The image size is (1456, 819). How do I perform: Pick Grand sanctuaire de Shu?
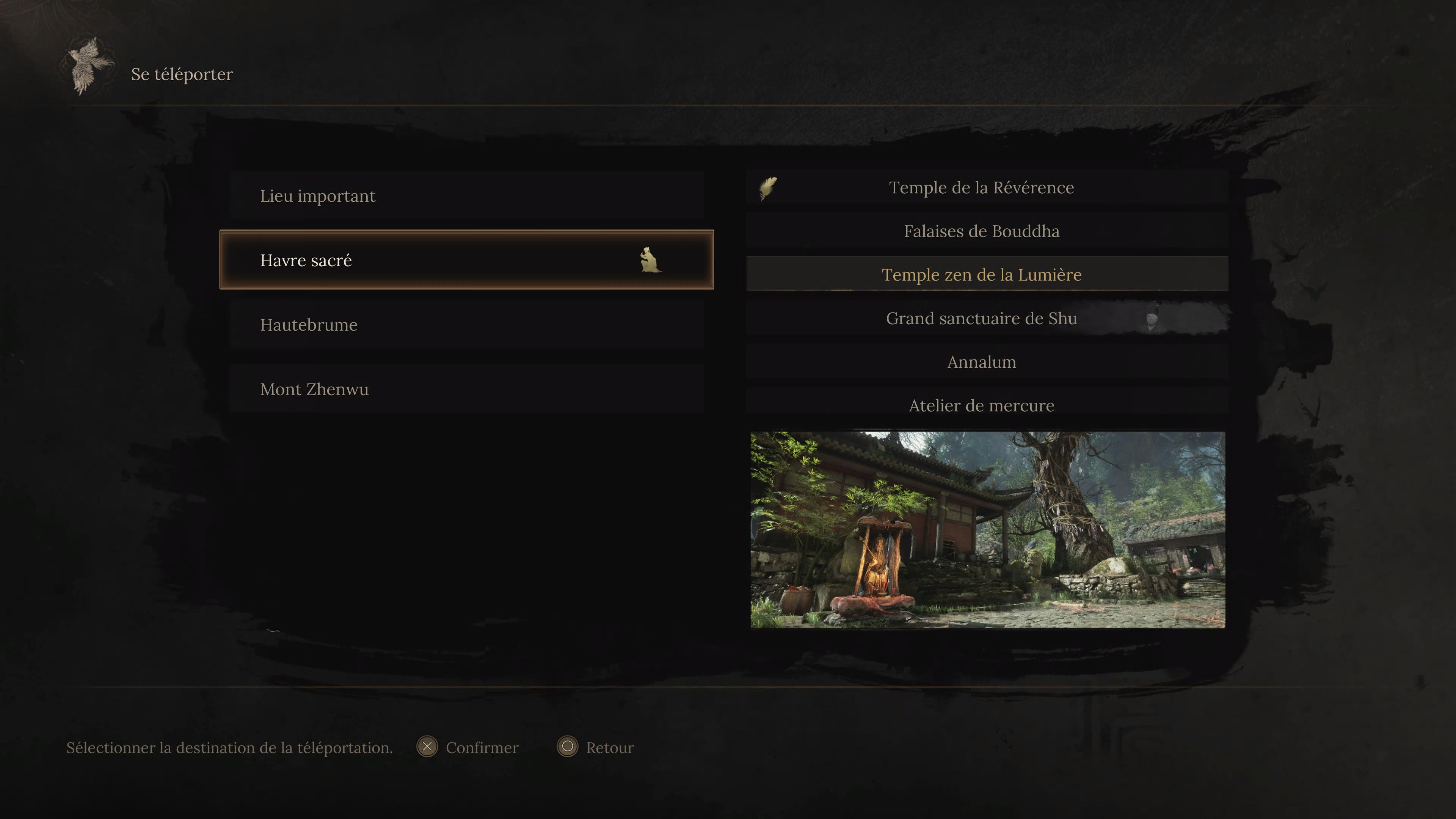pyautogui.click(x=981, y=318)
